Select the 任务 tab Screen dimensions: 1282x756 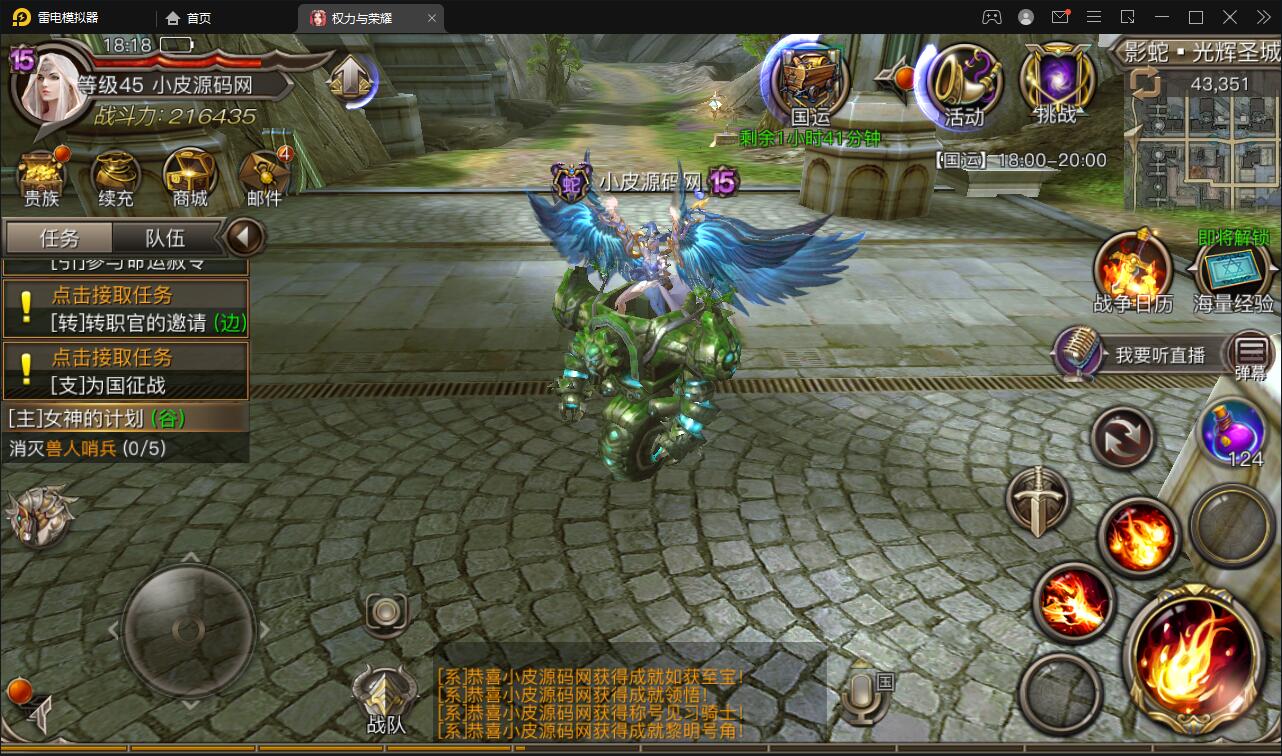pyautogui.click(x=59, y=238)
